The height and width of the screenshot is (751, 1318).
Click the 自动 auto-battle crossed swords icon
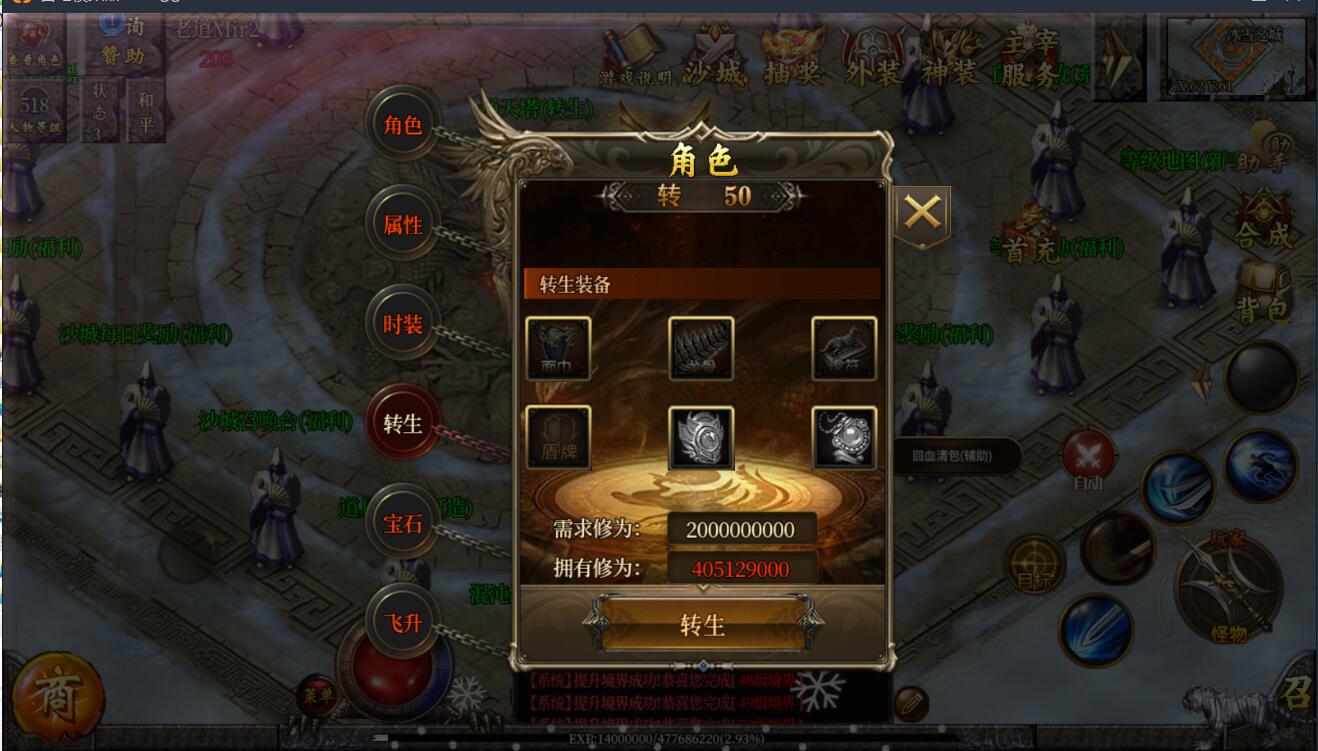pyautogui.click(x=1087, y=452)
